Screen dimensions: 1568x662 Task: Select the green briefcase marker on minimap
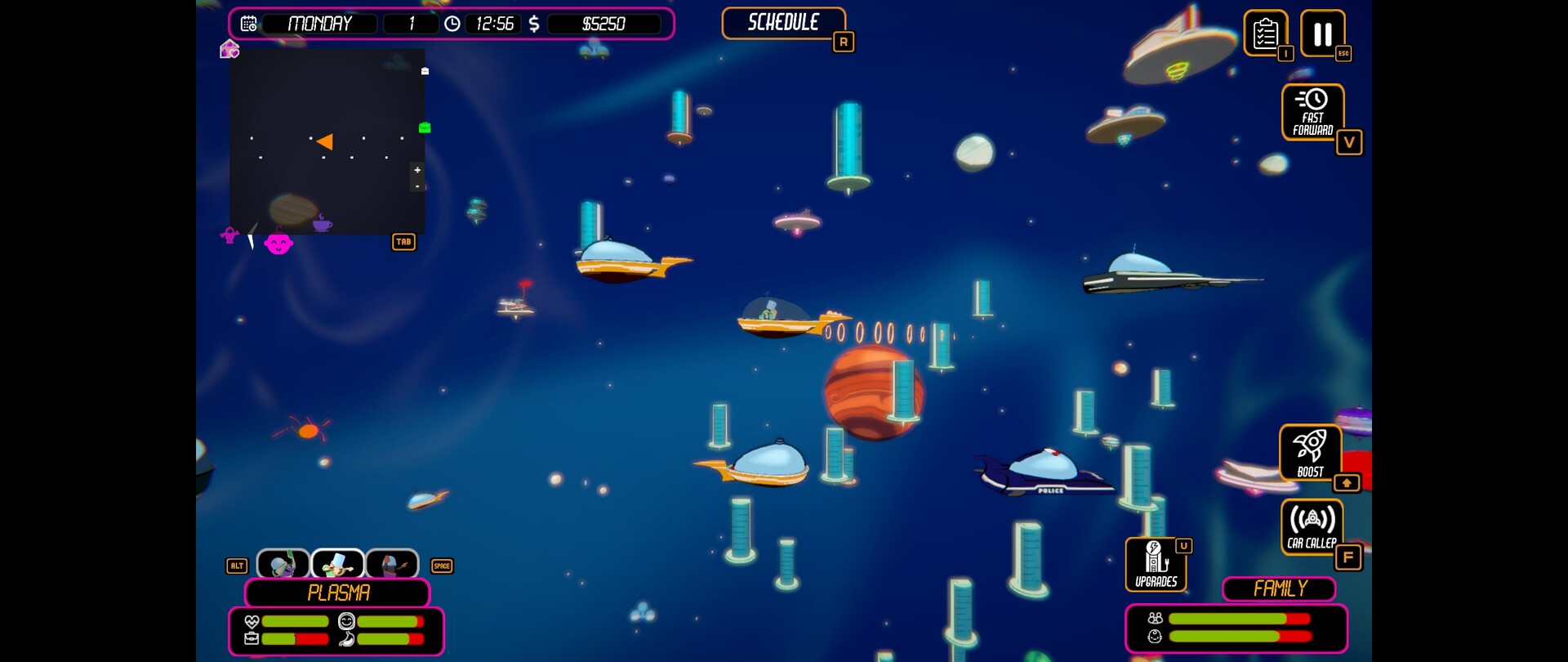pos(424,127)
